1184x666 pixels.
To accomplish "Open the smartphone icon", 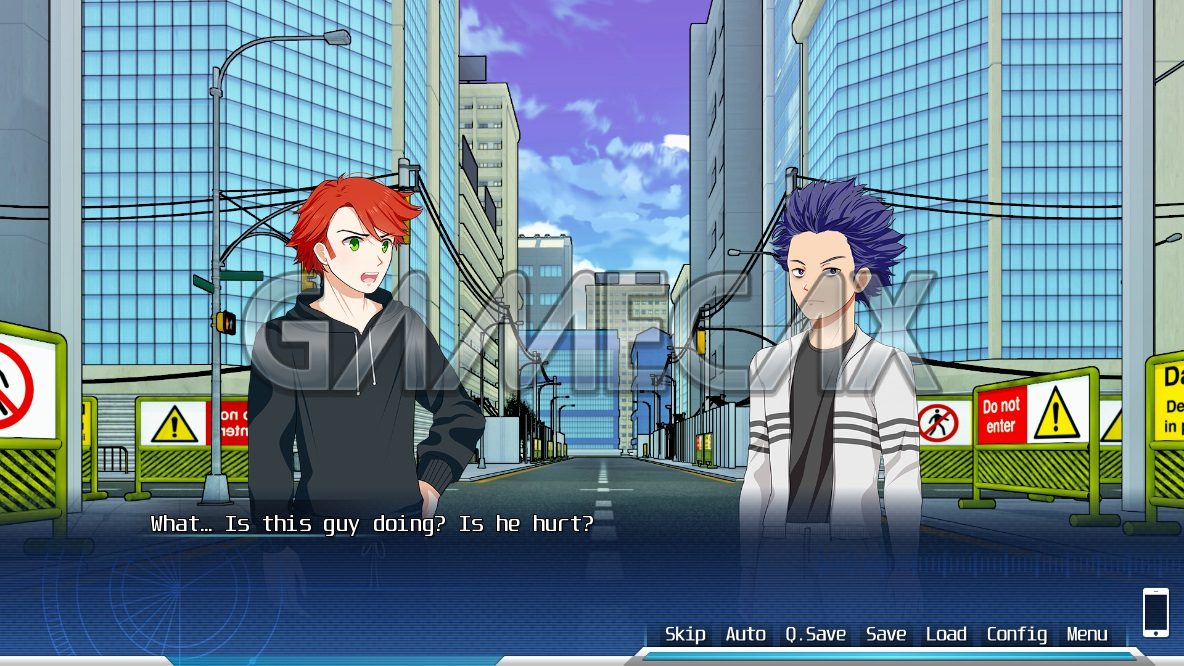I will coord(1155,612).
